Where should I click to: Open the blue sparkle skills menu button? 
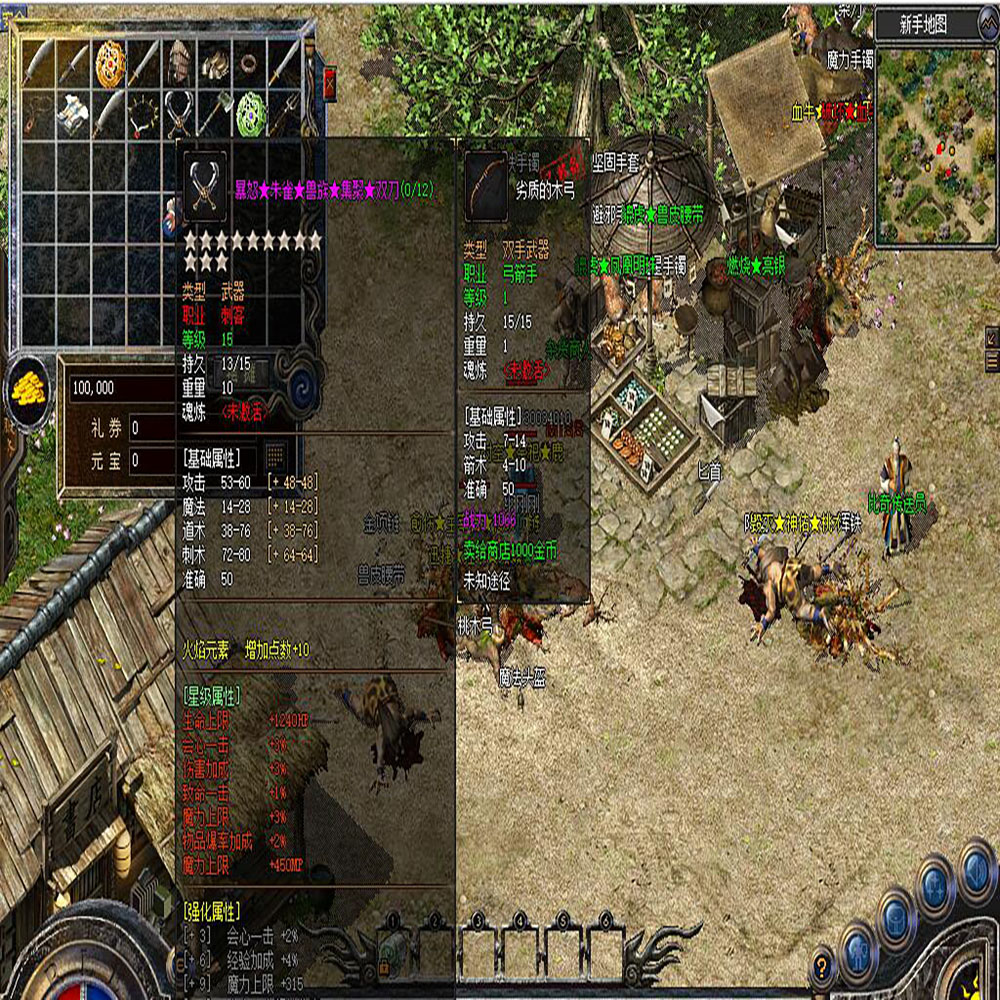click(934, 888)
